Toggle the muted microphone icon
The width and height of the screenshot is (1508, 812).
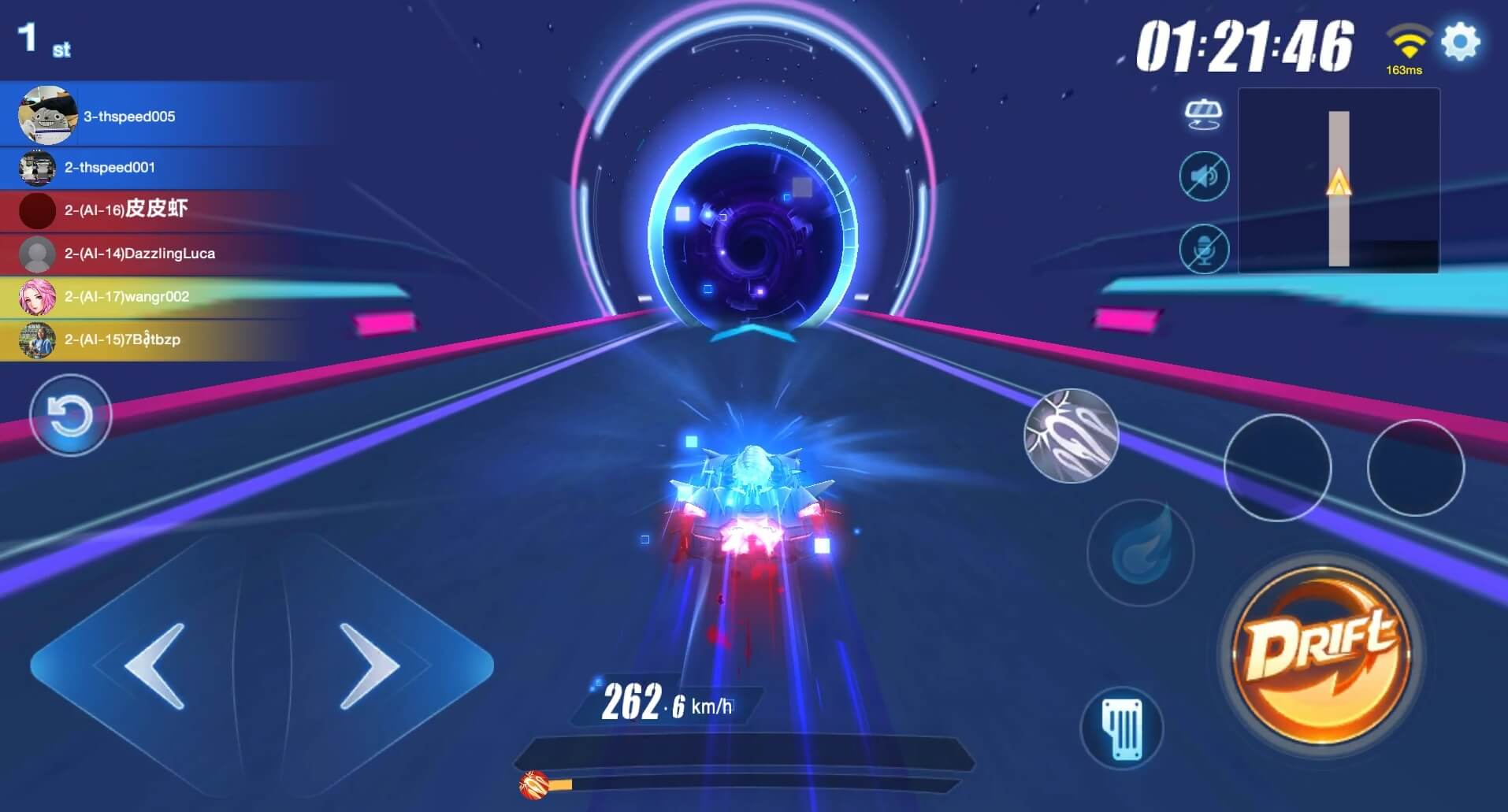click(1203, 249)
